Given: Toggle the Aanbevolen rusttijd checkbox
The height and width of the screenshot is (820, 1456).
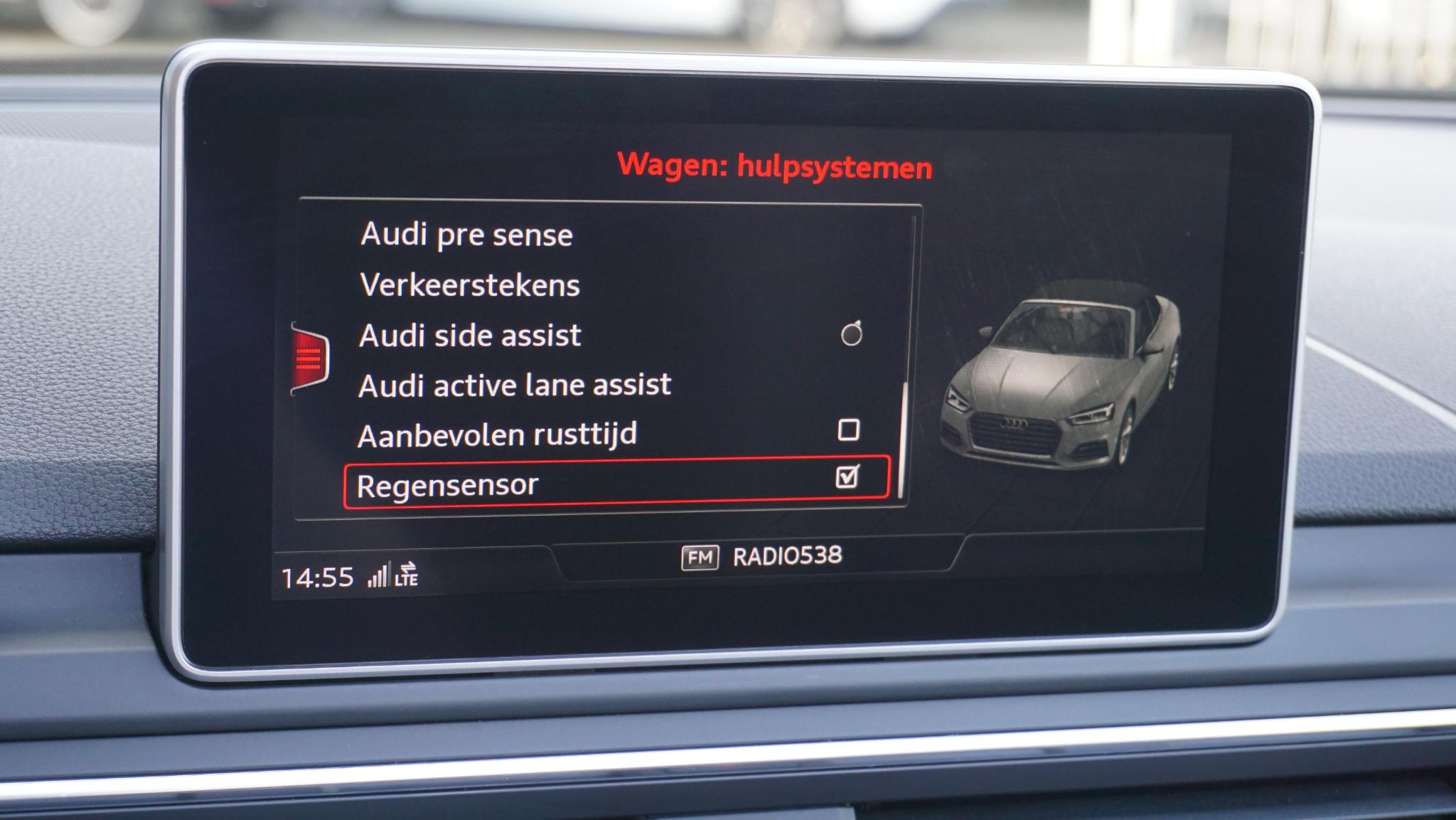Looking at the screenshot, I should pos(848,430).
